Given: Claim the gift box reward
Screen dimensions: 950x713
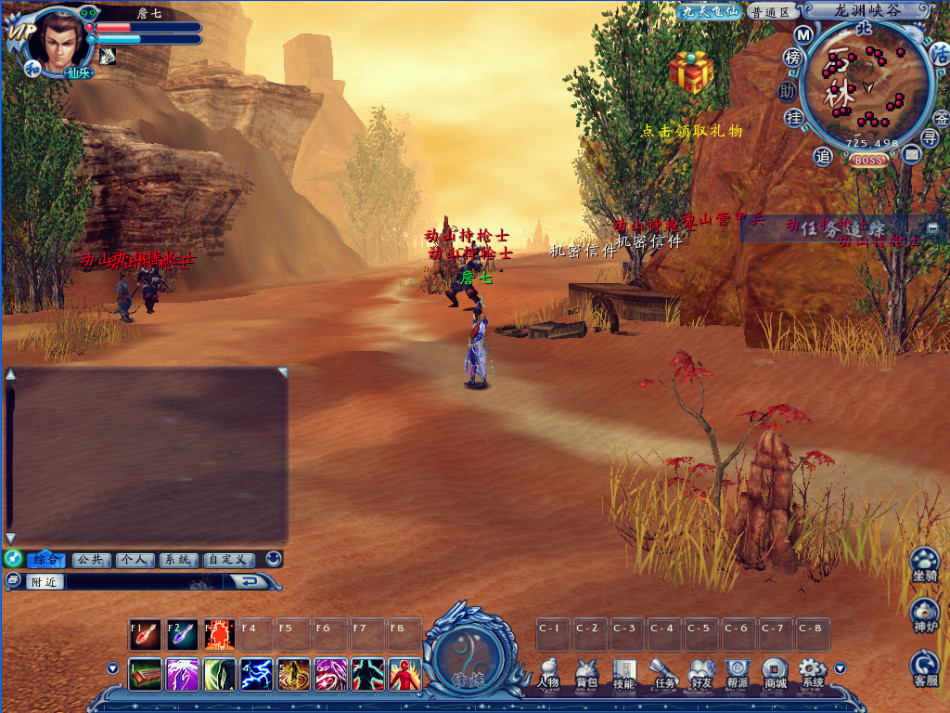Looking at the screenshot, I should tap(691, 74).
